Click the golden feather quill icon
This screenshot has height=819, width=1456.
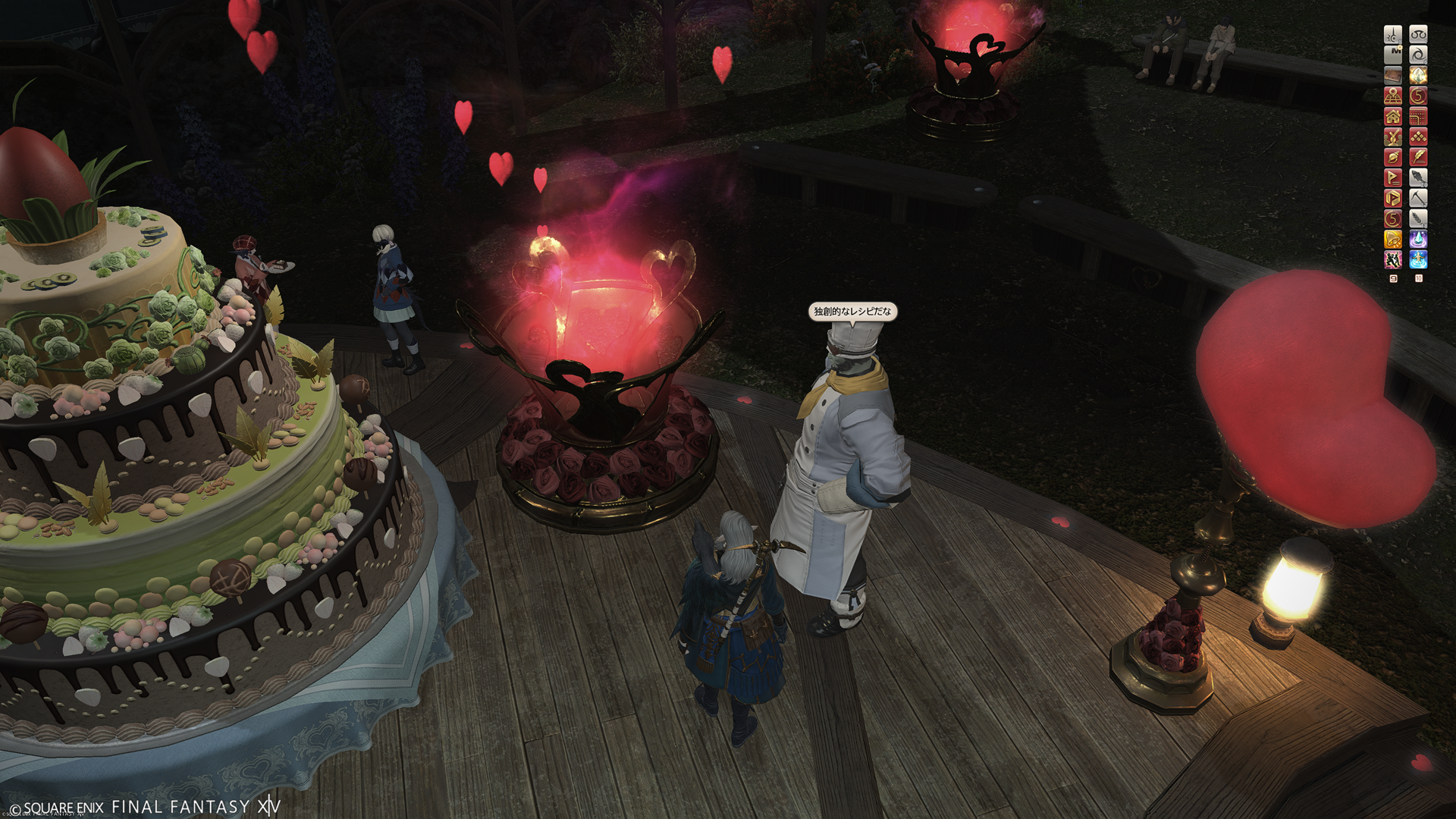point(1418,157)
